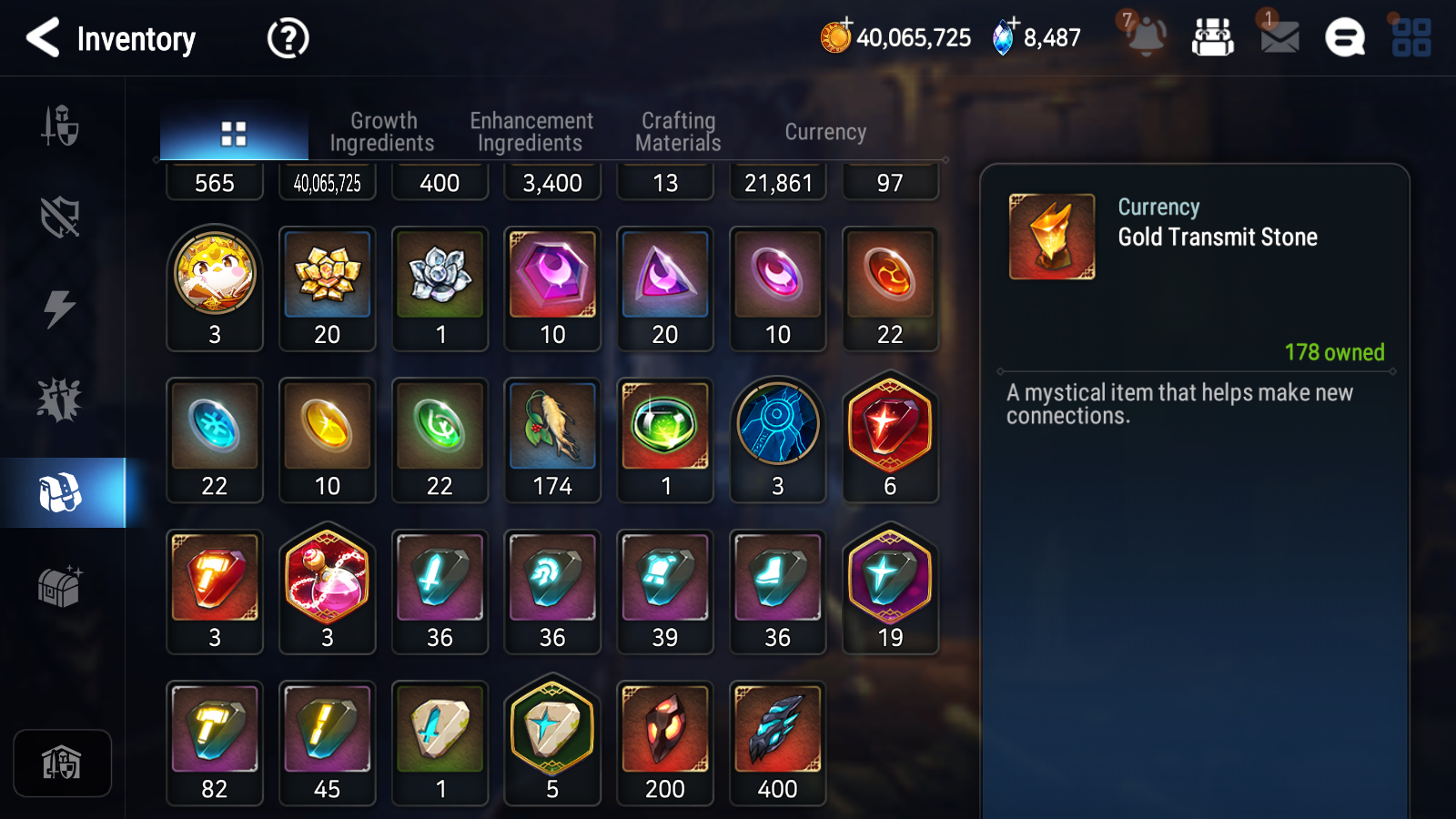Select the all-items grid tab

click(x=234, y=134)
